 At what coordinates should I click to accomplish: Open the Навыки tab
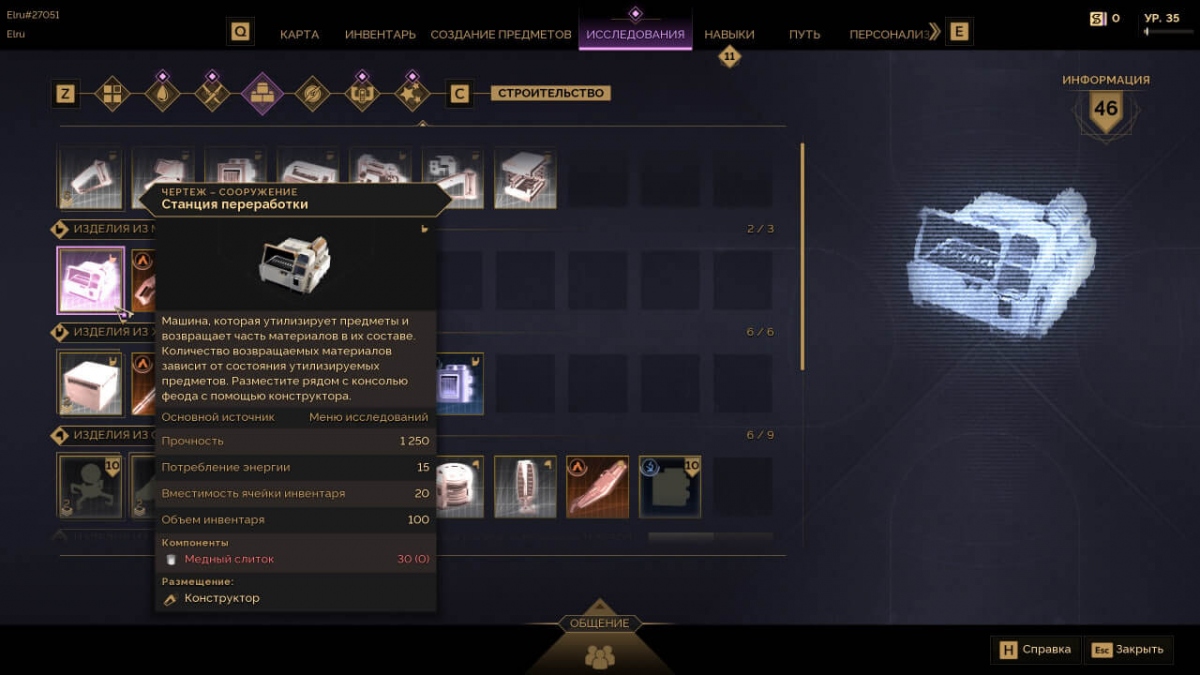729,34
